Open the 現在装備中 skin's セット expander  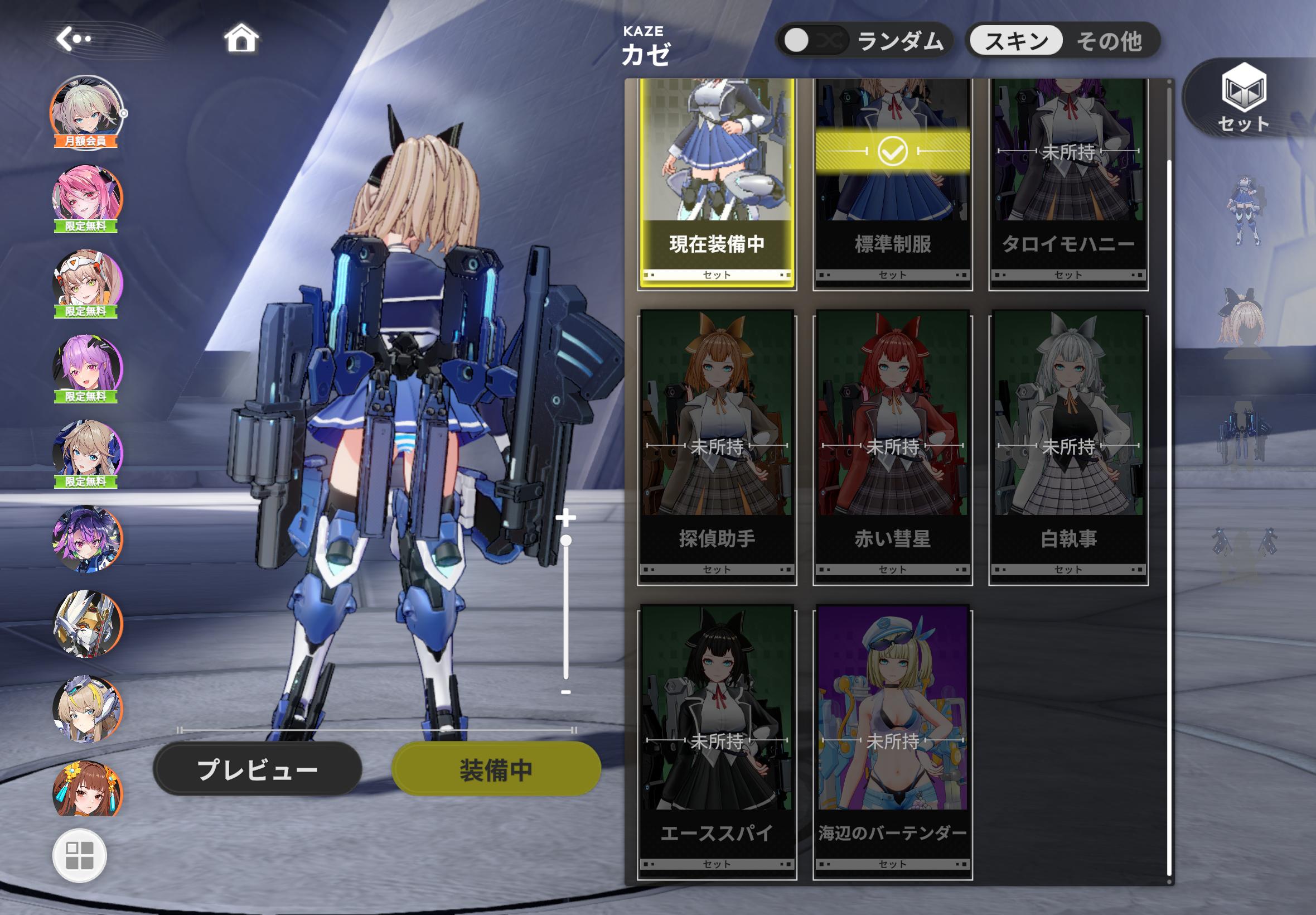click(x=718, y=275)
